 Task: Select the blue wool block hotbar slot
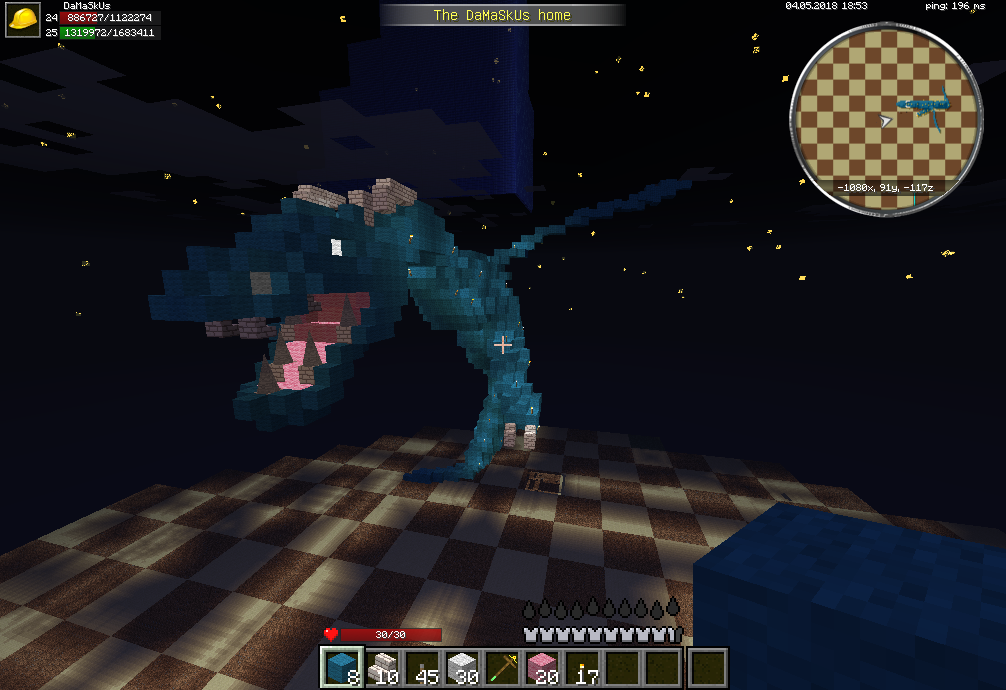[340, 667]
